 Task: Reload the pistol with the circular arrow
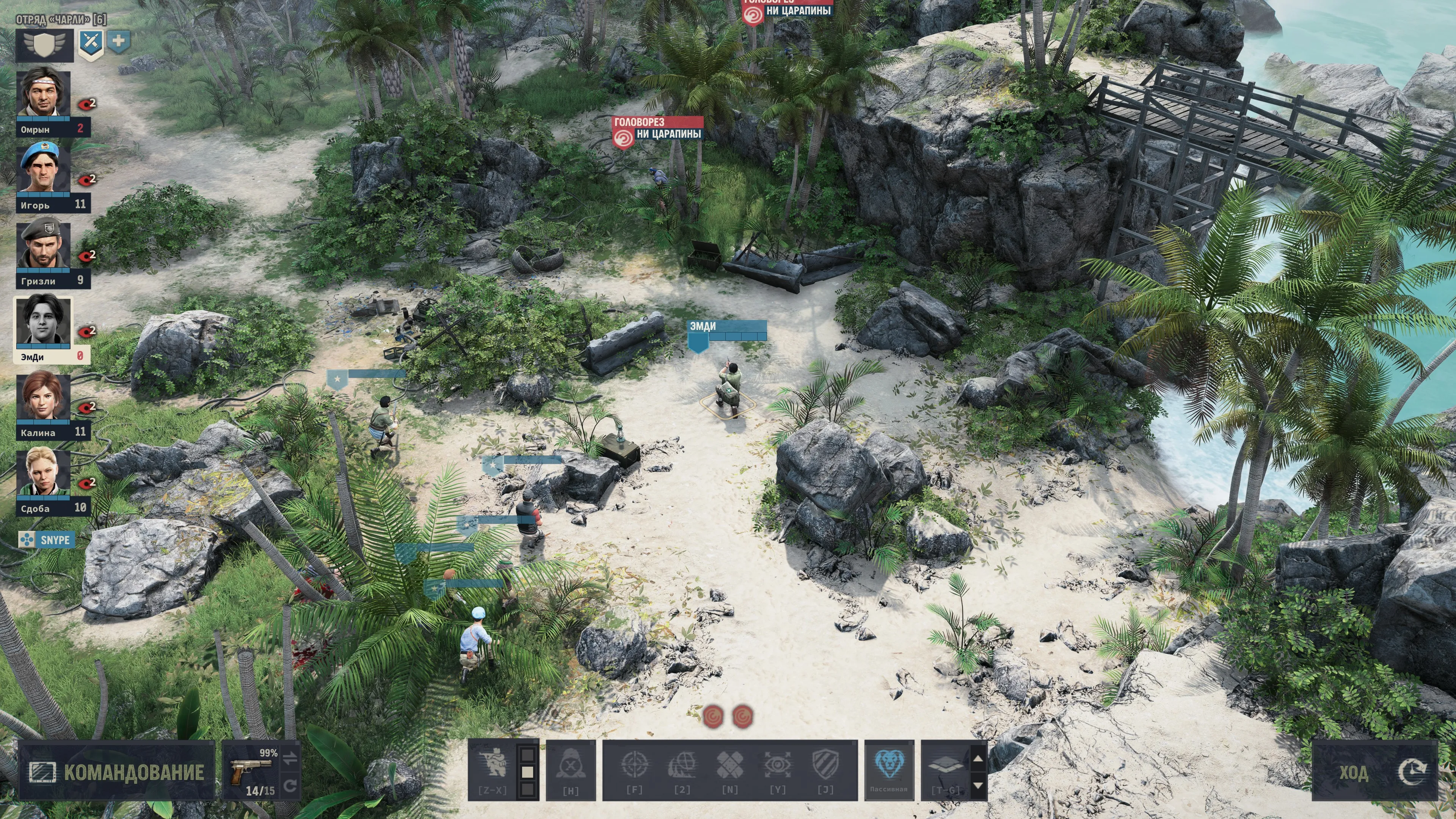[290, 786]
